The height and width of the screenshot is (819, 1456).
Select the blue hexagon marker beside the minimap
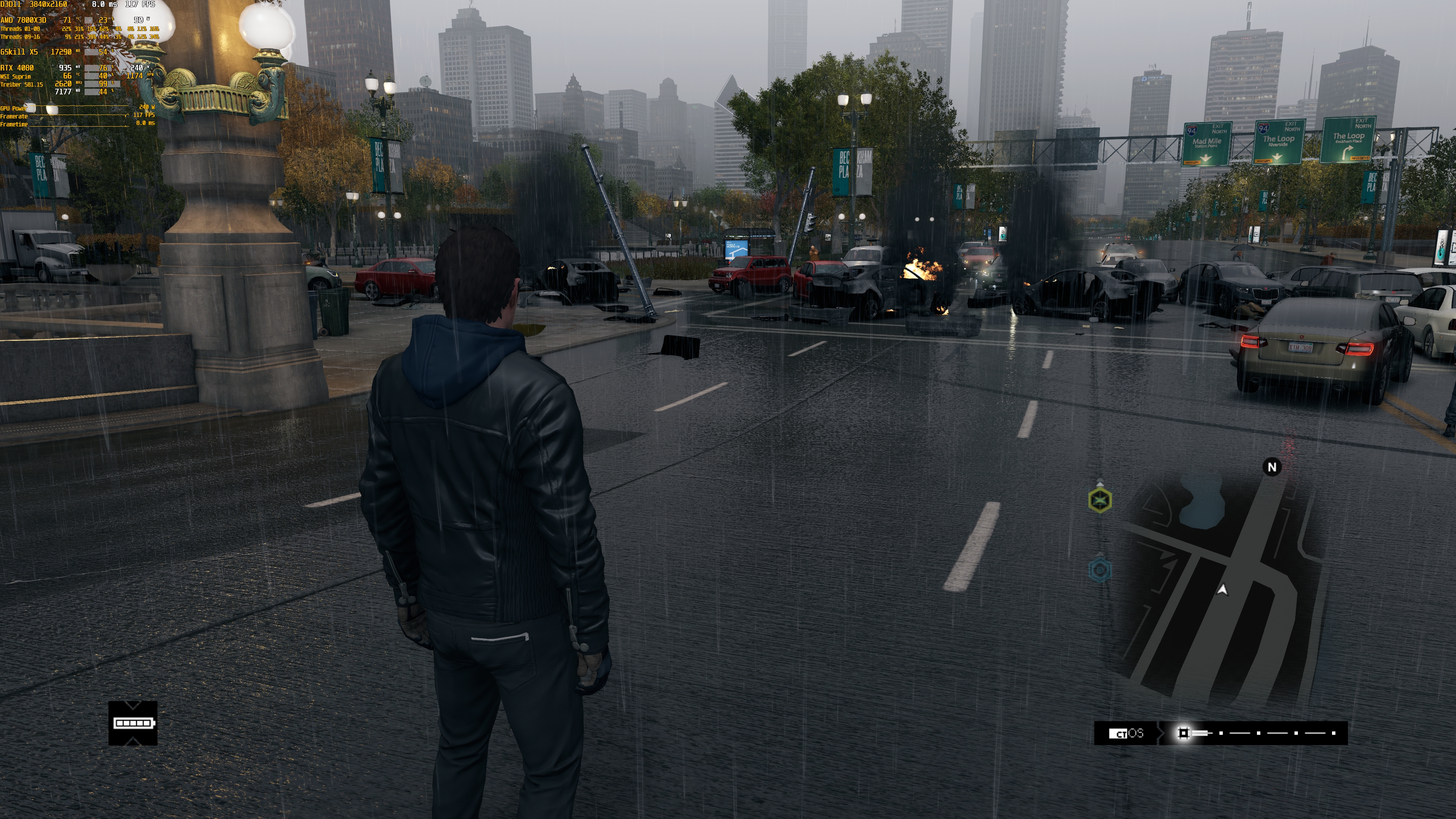click(x=1100, y=570)
